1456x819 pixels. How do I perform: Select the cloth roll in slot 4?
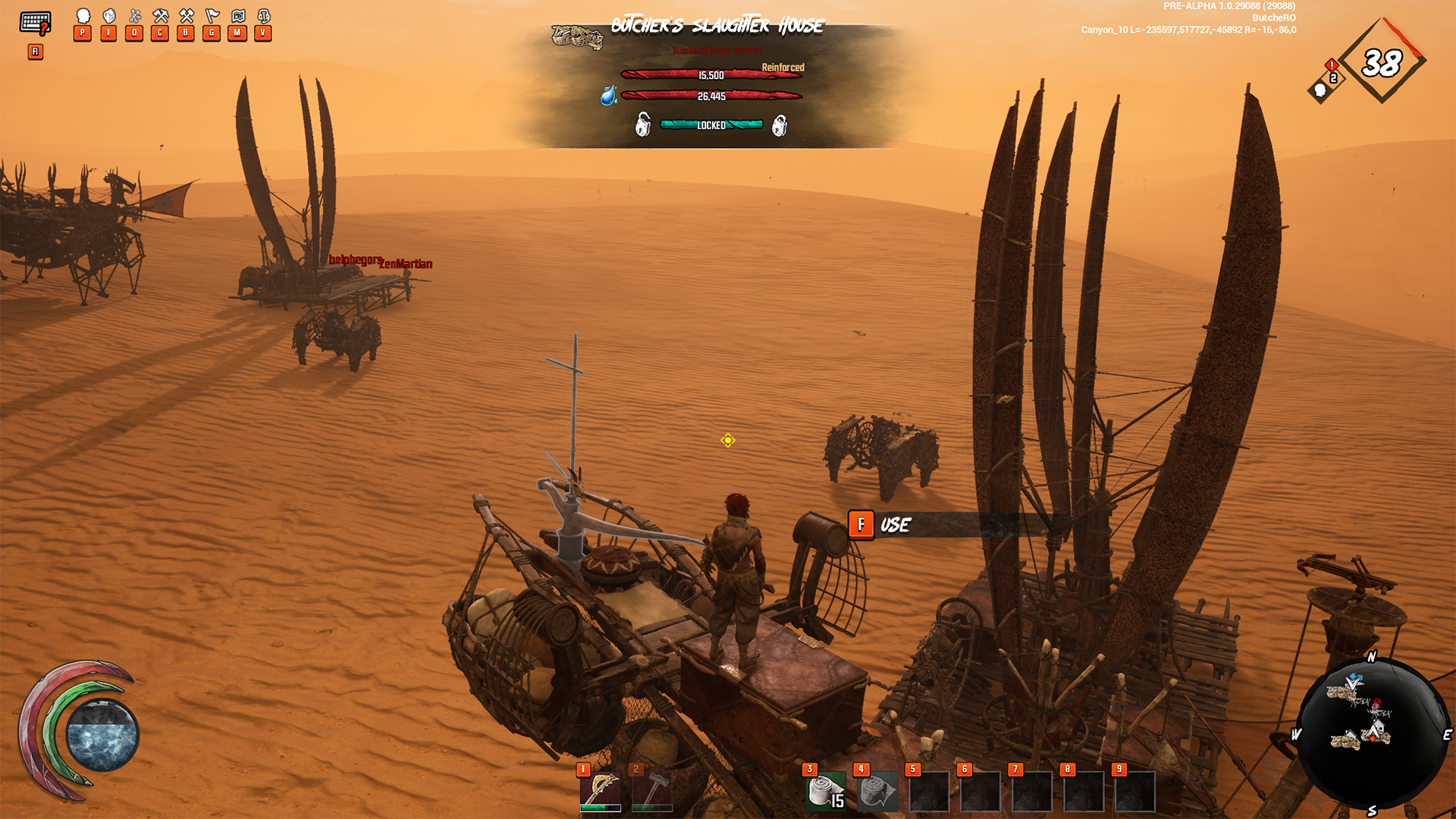(877, 792)
